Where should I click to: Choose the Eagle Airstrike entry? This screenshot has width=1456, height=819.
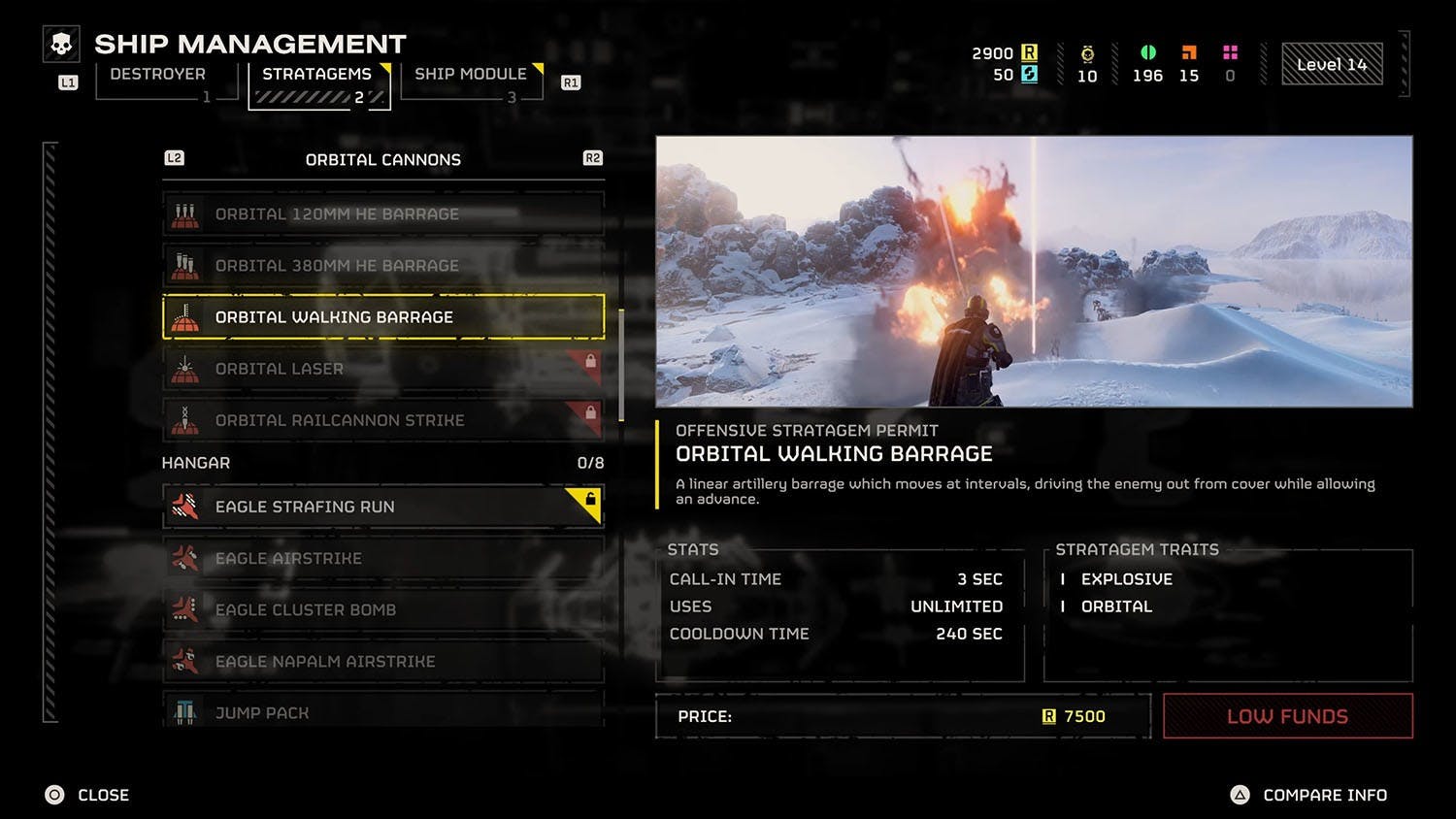click(383, 559)
